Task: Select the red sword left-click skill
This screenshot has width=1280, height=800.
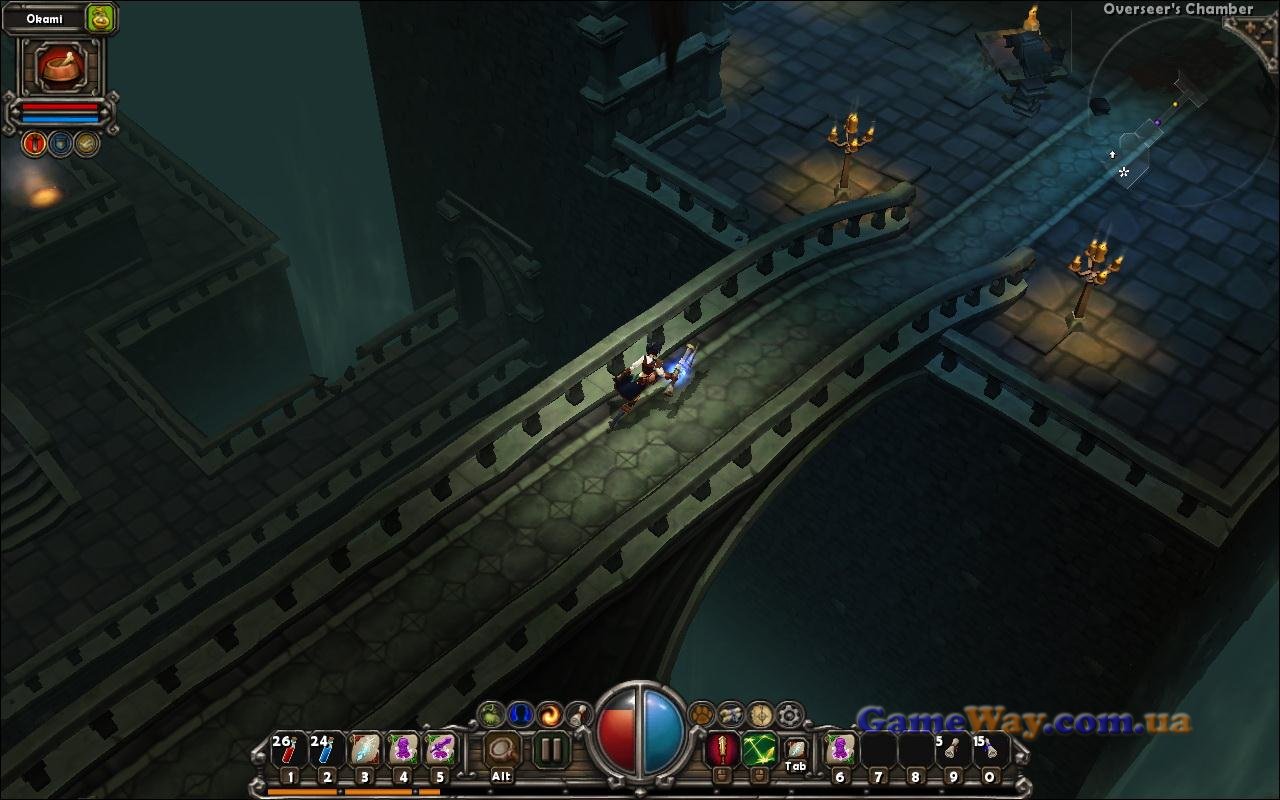Action: tap(721, 748)
